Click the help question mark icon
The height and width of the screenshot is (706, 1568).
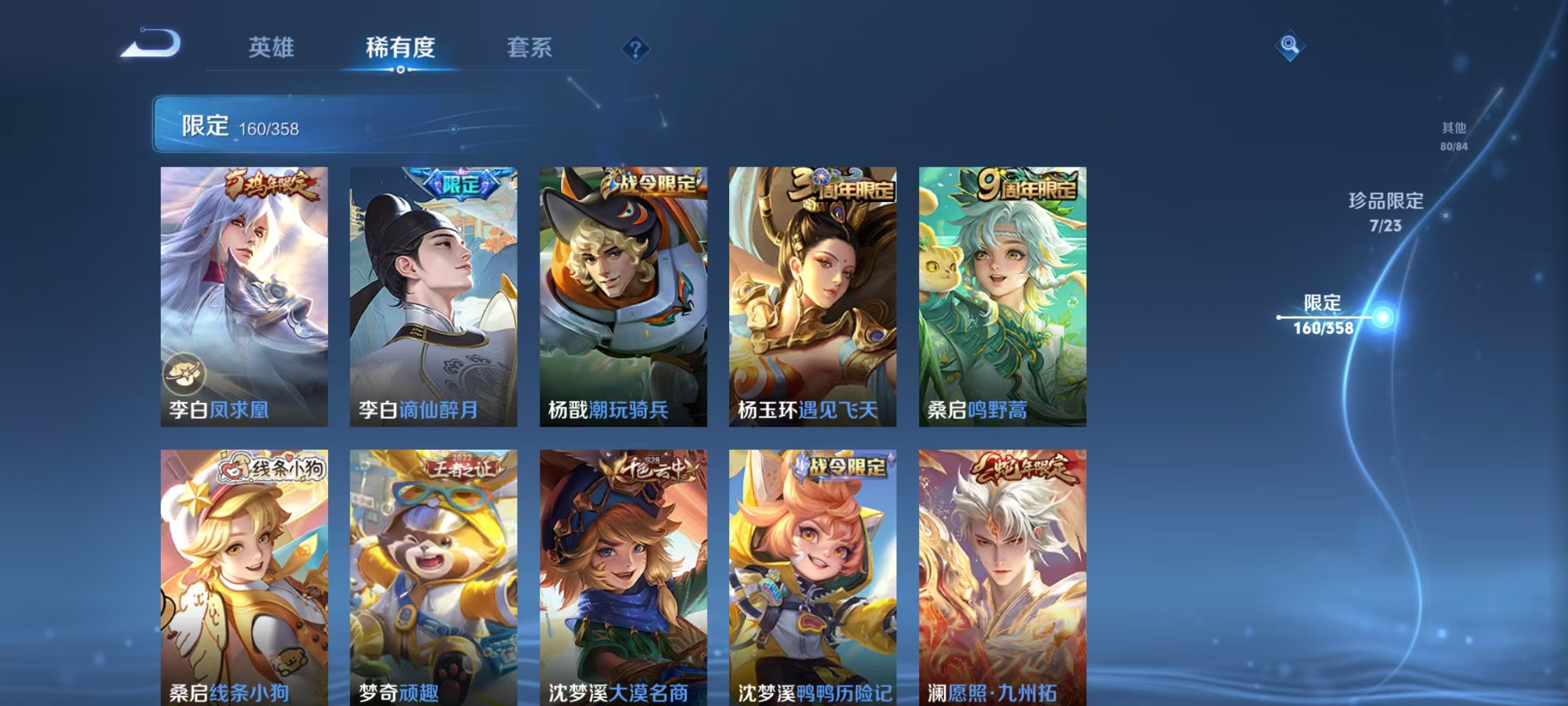635,49
